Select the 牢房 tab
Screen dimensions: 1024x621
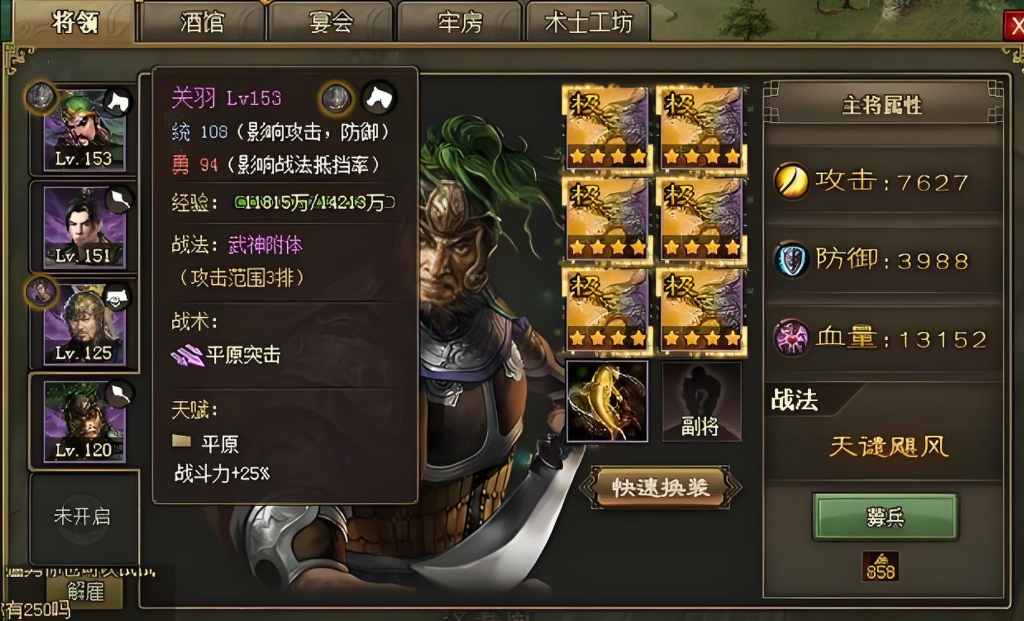(459, 22)
